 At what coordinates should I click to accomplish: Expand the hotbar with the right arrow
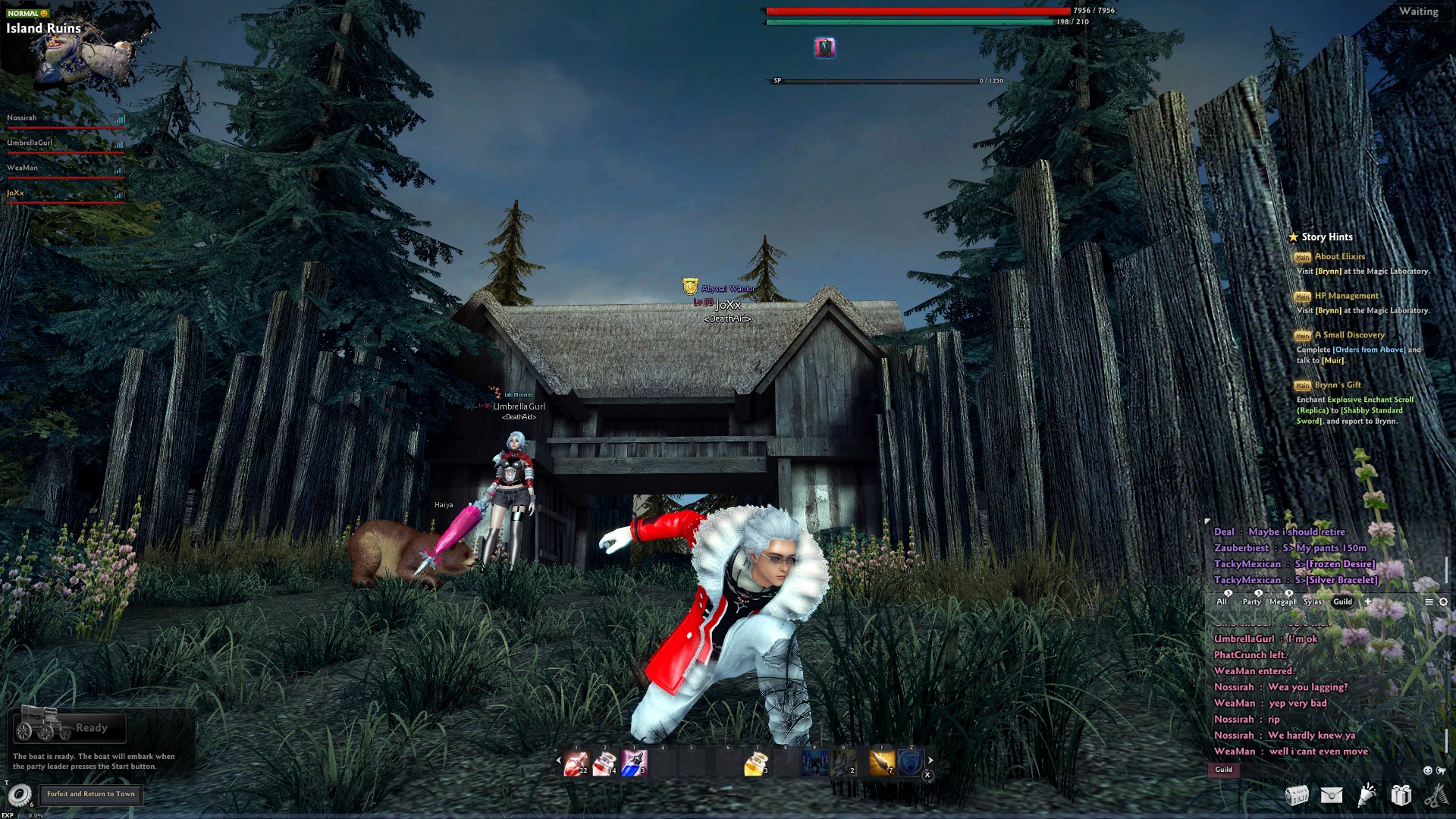pyautogui.click(x=930, y=759)
